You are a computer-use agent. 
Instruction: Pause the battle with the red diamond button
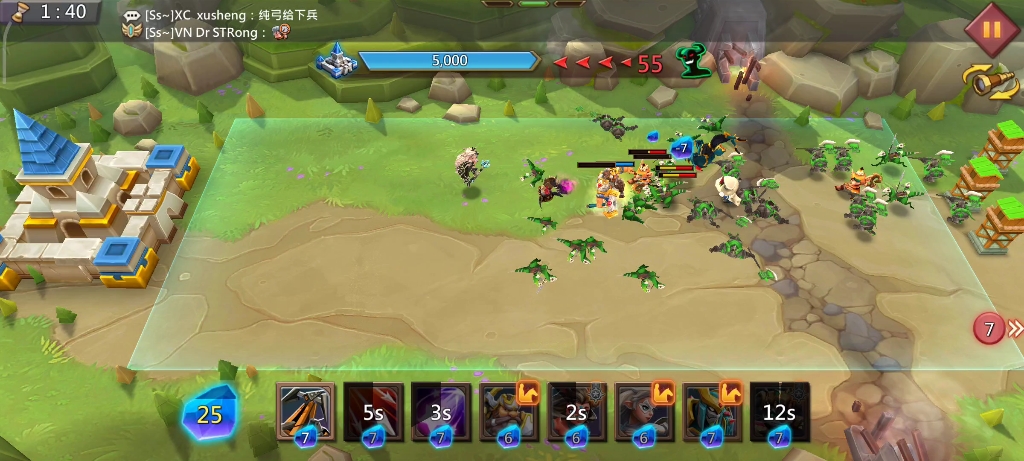pos(991,29)
